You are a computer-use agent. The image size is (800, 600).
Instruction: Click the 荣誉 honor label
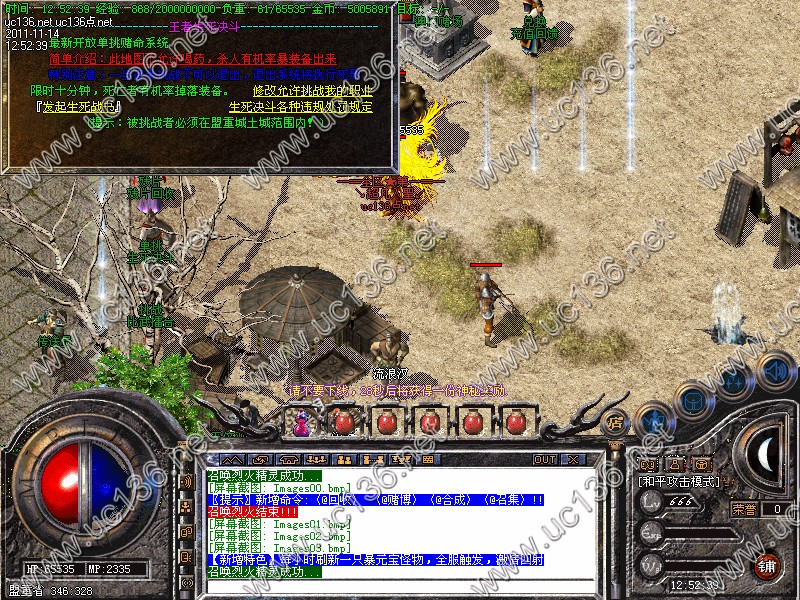pos(744,509)
